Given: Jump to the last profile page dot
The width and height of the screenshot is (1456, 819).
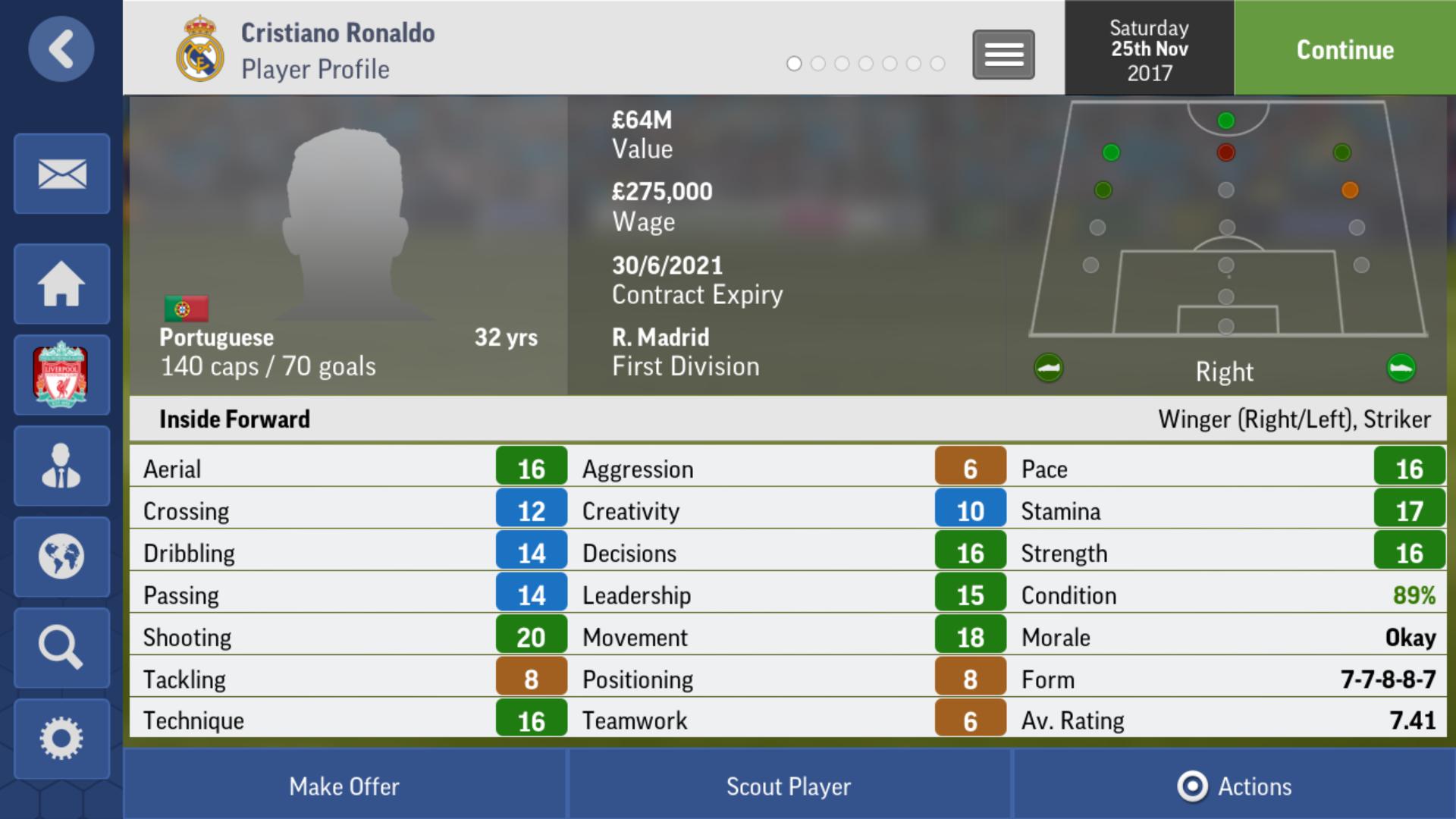Looking at the screenshot, I should tap(937, 64).
